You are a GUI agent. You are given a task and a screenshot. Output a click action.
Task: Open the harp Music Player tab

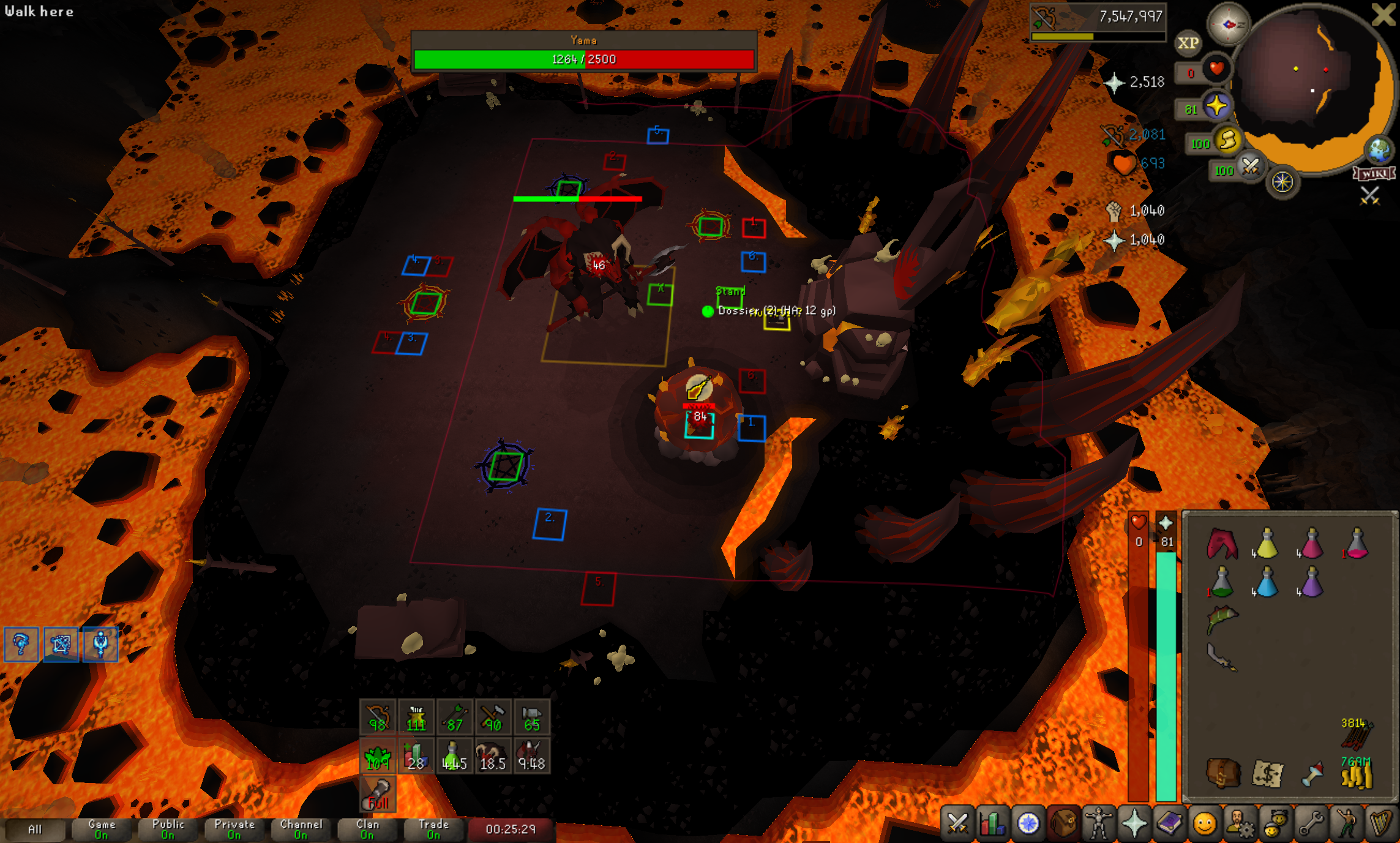[x=1380, y=823]
